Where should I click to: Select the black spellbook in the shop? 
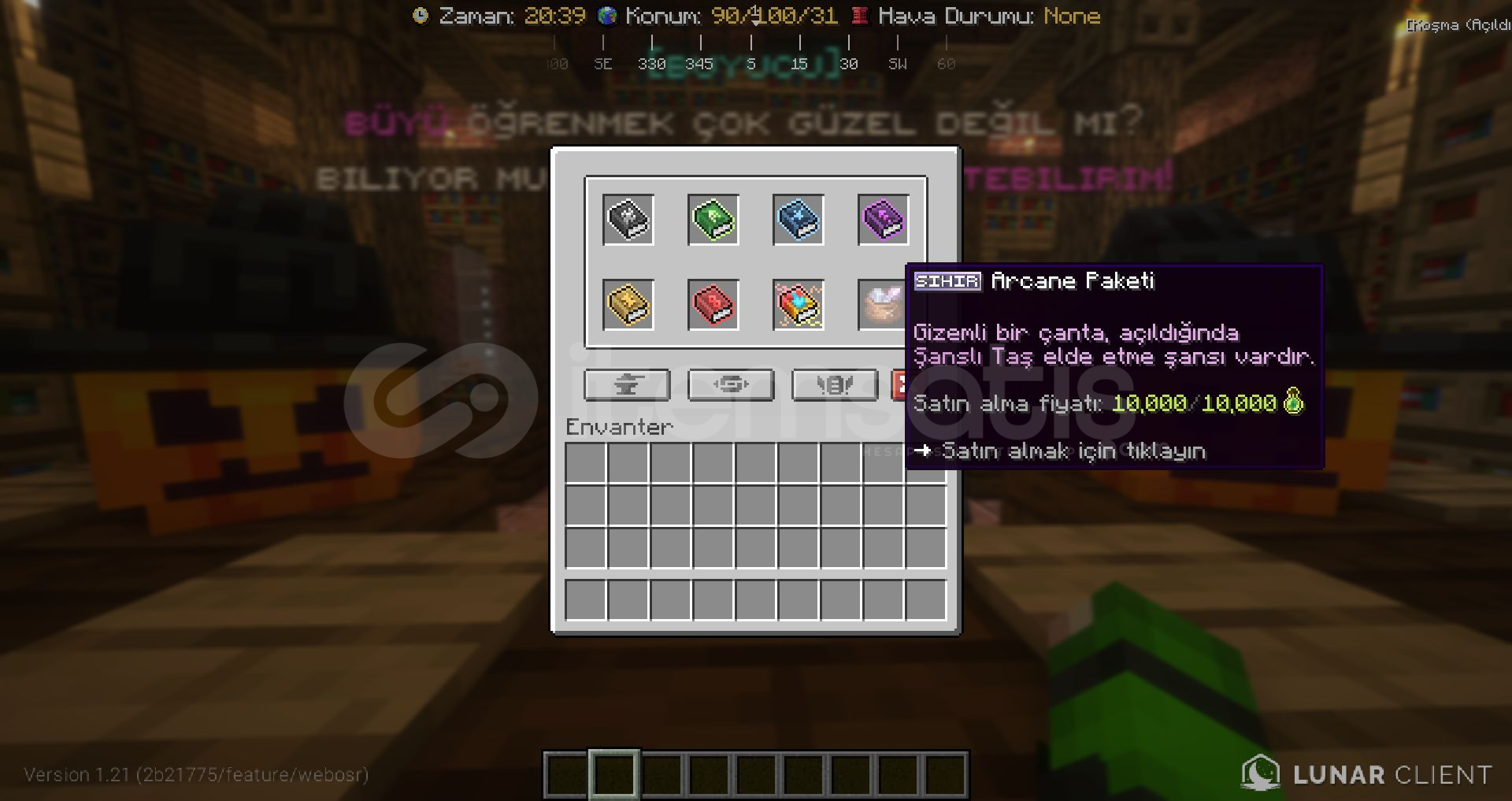628,221
